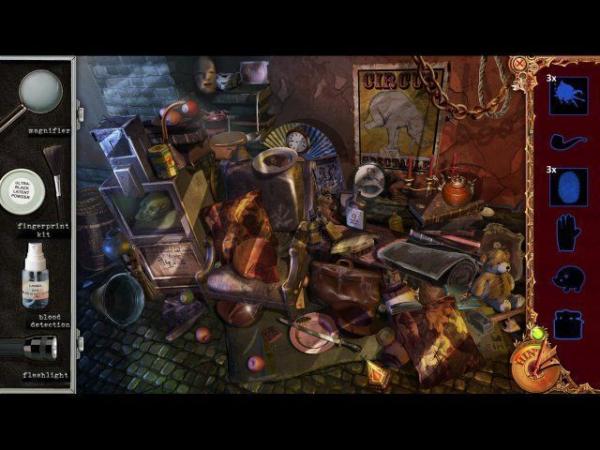This screenshot has height=450, width=600.
Task: Close the scene with the red X
Action: (x=520, y=65)
